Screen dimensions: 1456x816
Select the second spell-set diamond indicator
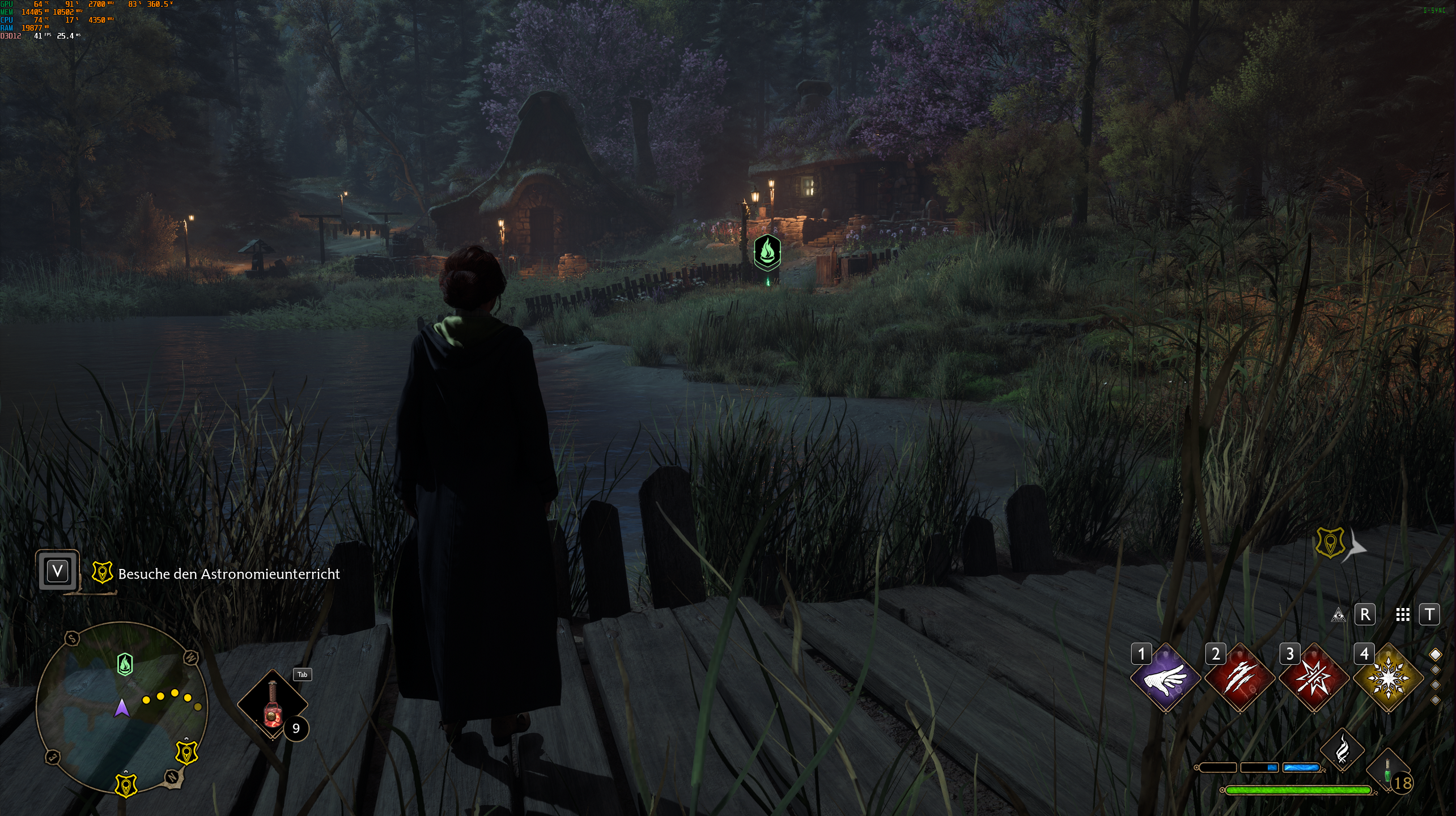[x=1435, y=669]
